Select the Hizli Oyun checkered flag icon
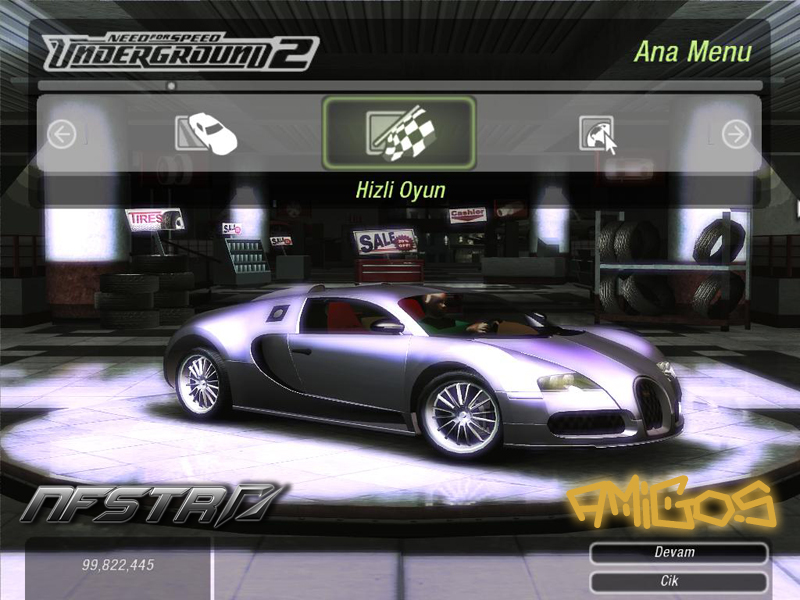800x600 pixels. click(398, 133)
